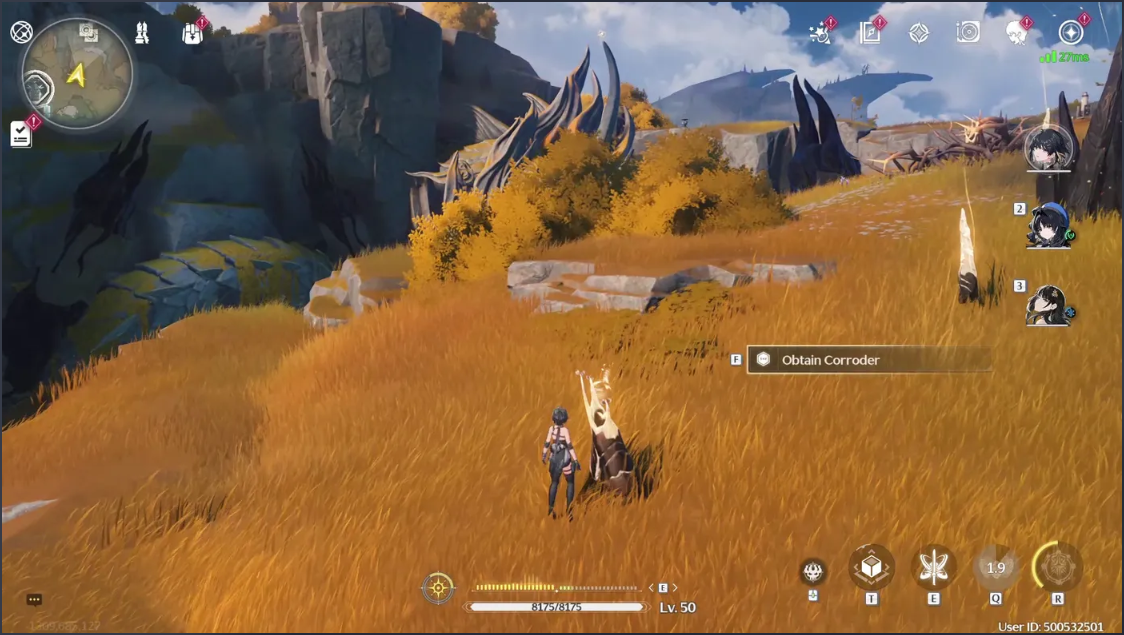Switch to the third party member portrait
1124x635 pixels.
1049,305
